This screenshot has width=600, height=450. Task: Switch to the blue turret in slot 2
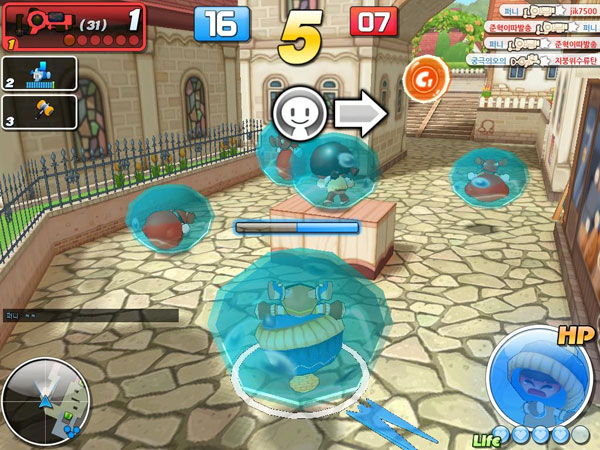click(45, 71)
